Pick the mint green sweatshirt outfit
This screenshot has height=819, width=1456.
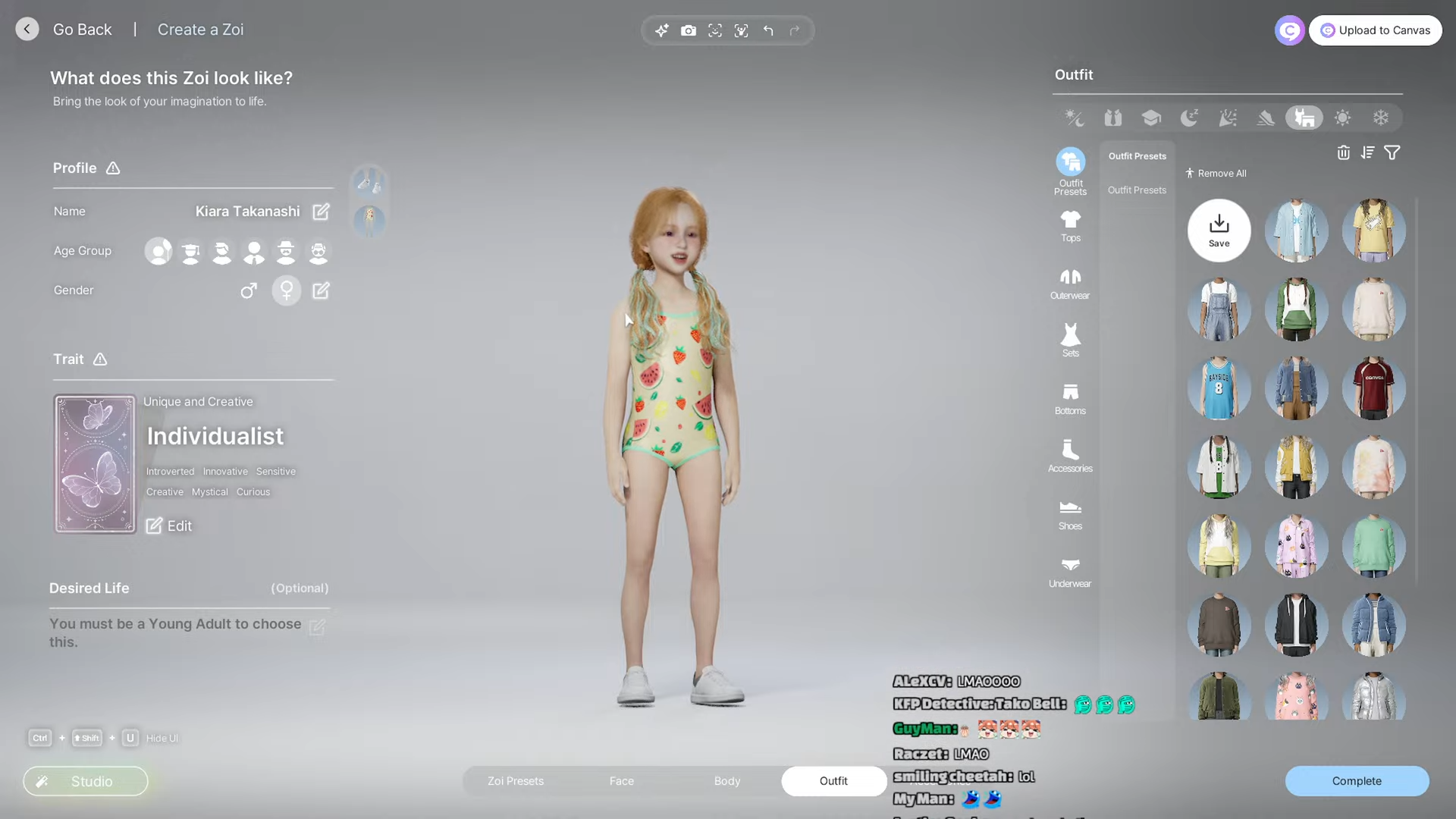coord(1373,546)
